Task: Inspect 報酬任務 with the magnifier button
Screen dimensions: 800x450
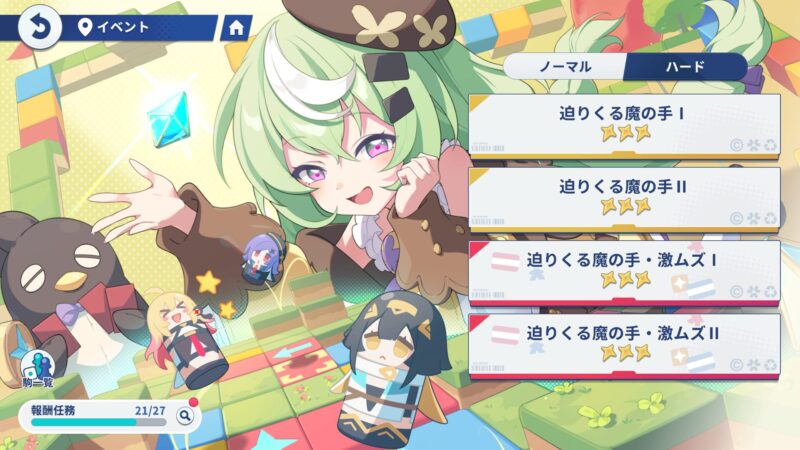Action: click(x=184, y=415)
